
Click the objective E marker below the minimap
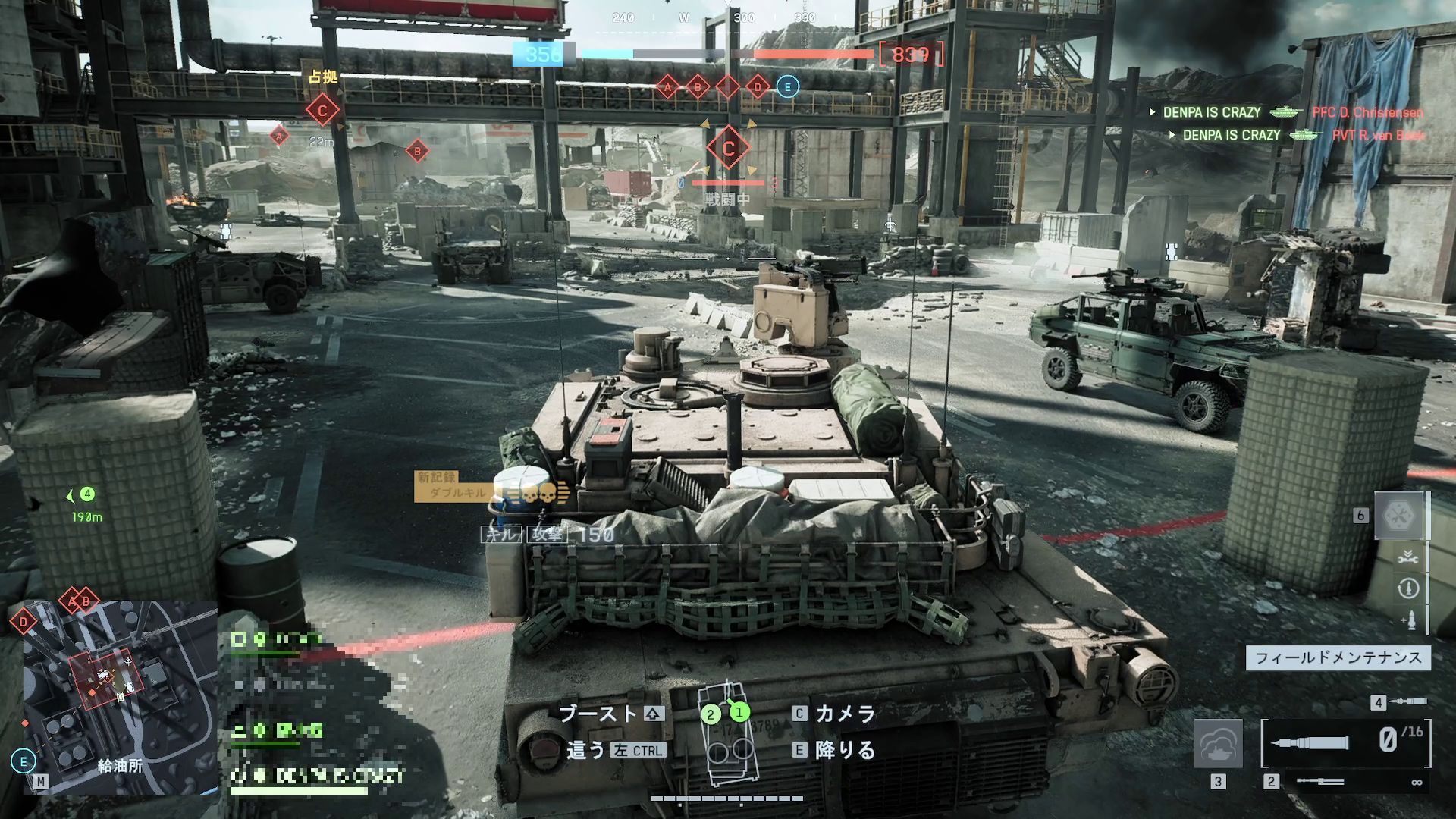pos(24,761)
